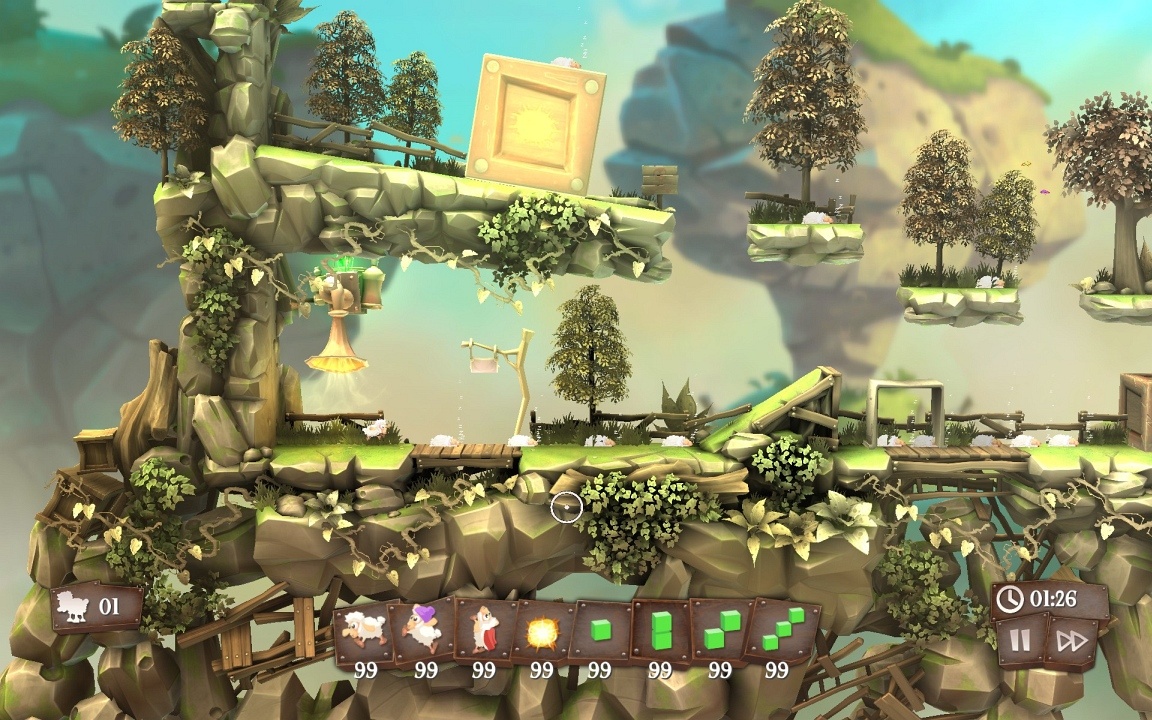Toggle fast-forward speed
Image resolution: width=1152 pixels, height=720 pixels.
pos(1070,641)
